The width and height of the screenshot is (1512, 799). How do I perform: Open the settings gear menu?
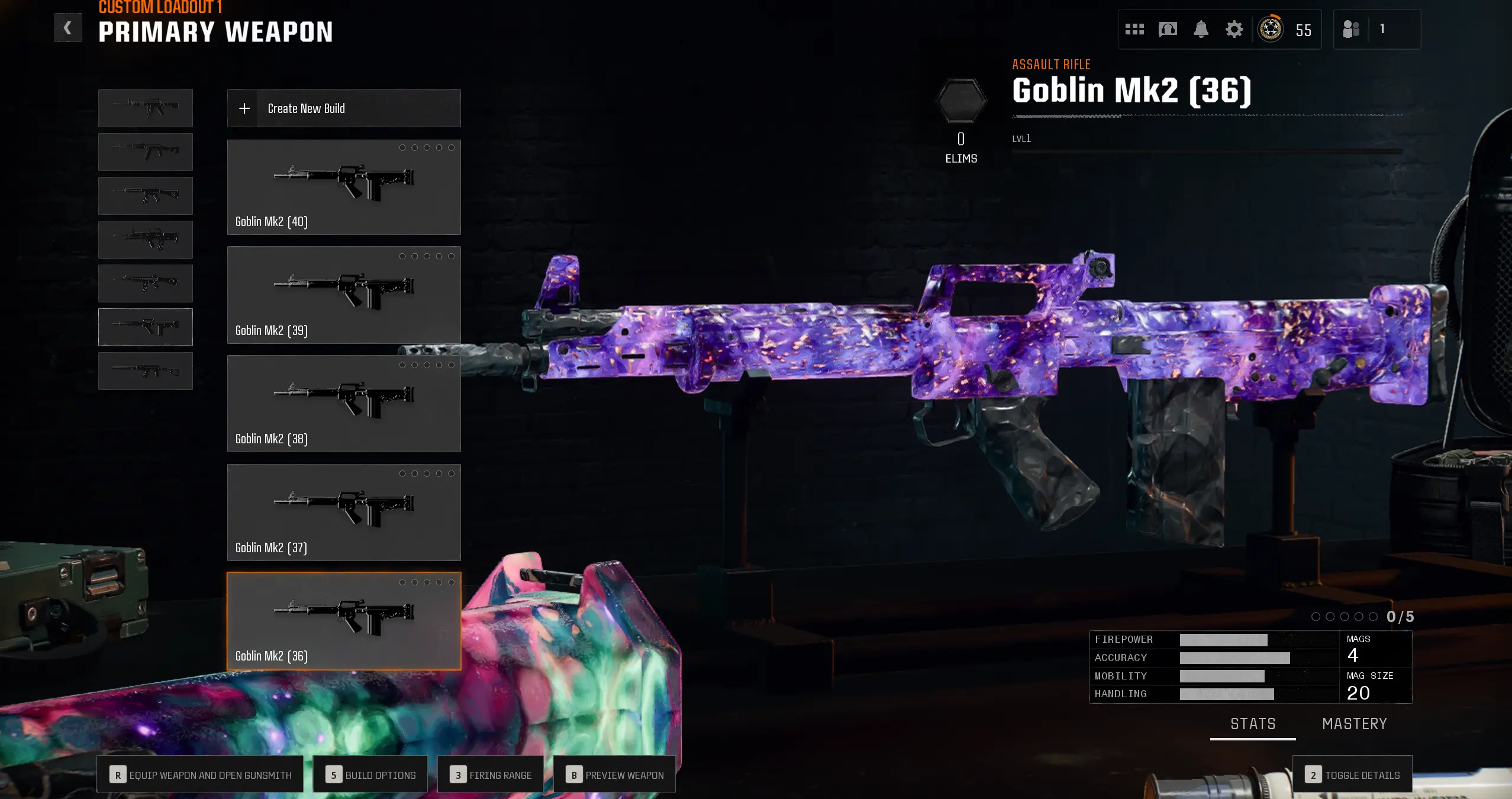[1233, 28]
